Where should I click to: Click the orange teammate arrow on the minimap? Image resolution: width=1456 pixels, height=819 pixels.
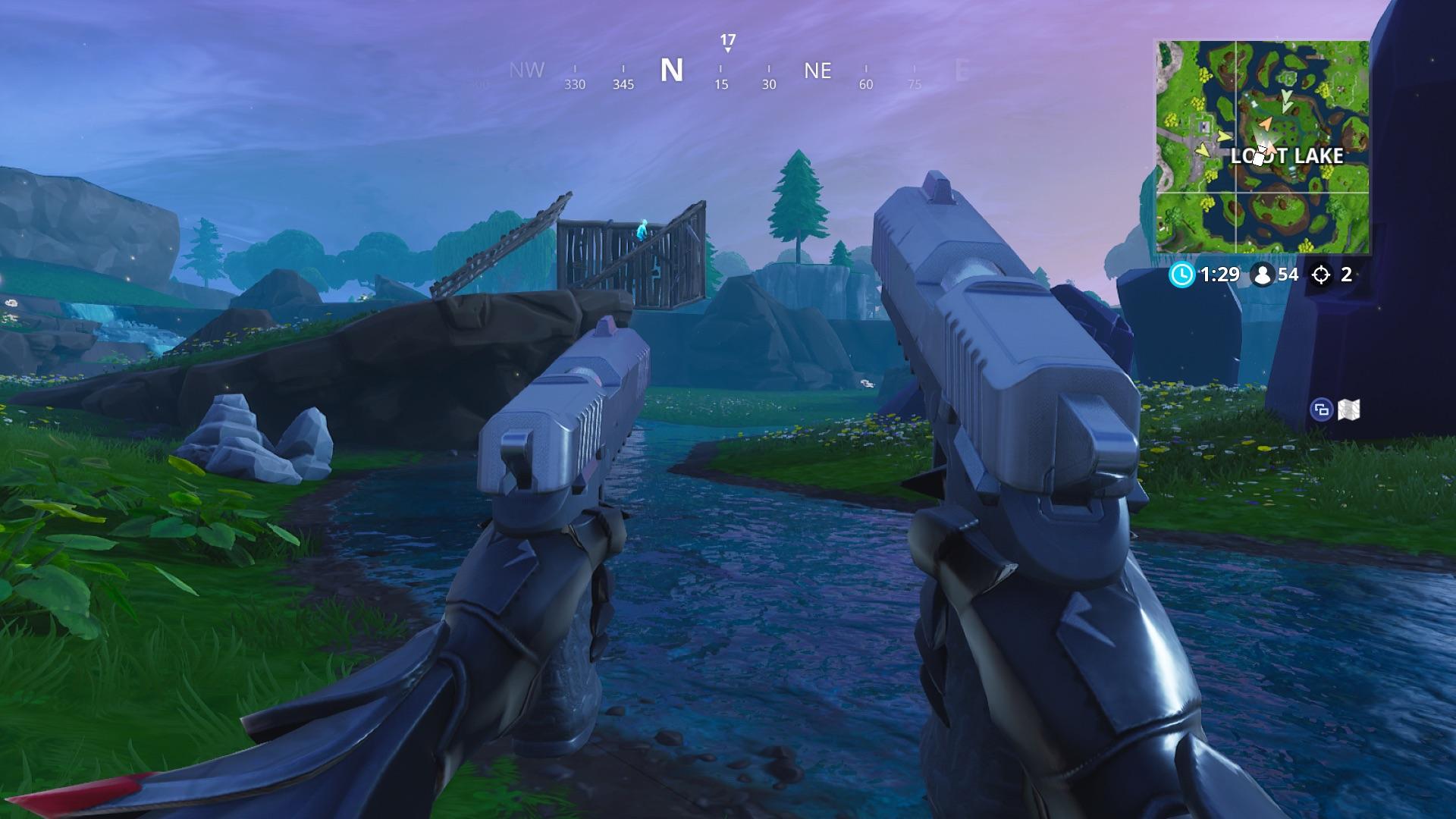coord(1265,124)
